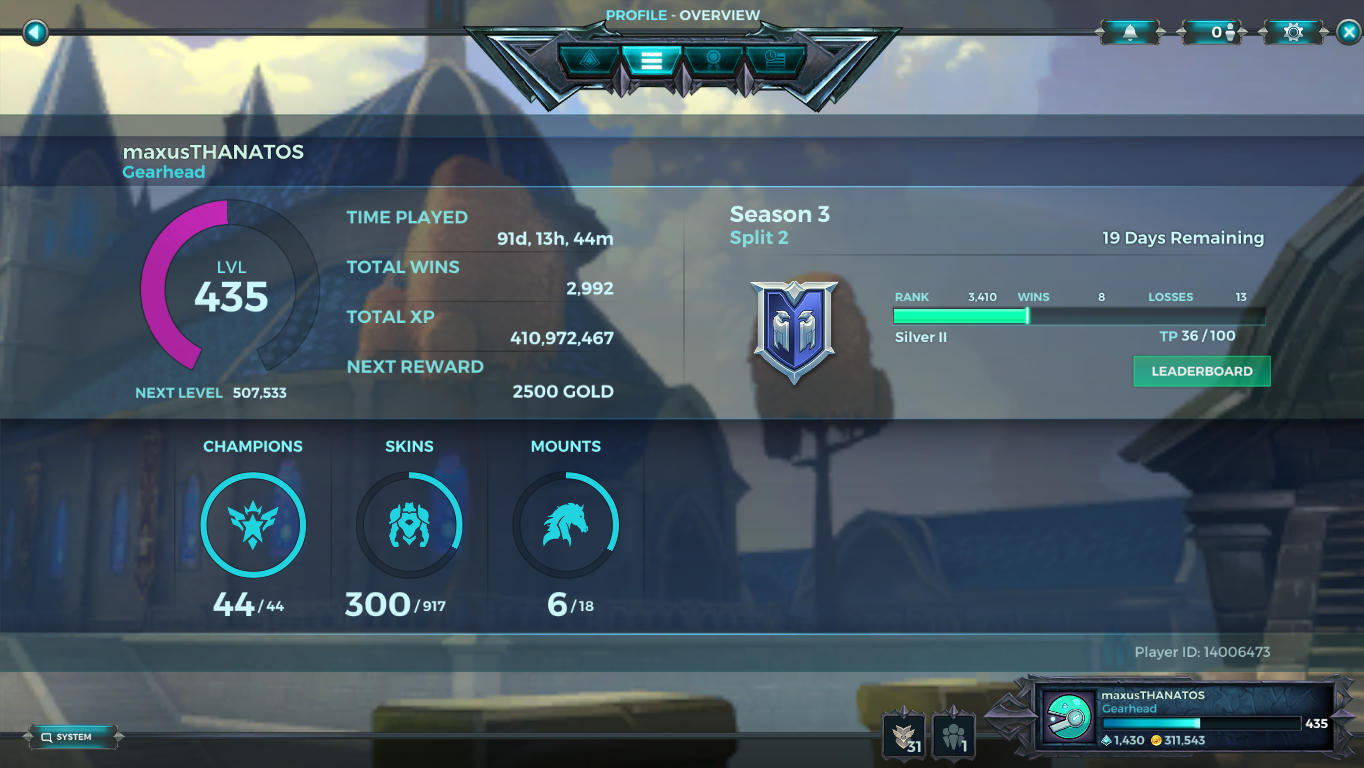Click the back arrow navigation button
1364x768 pixels.
35,32
